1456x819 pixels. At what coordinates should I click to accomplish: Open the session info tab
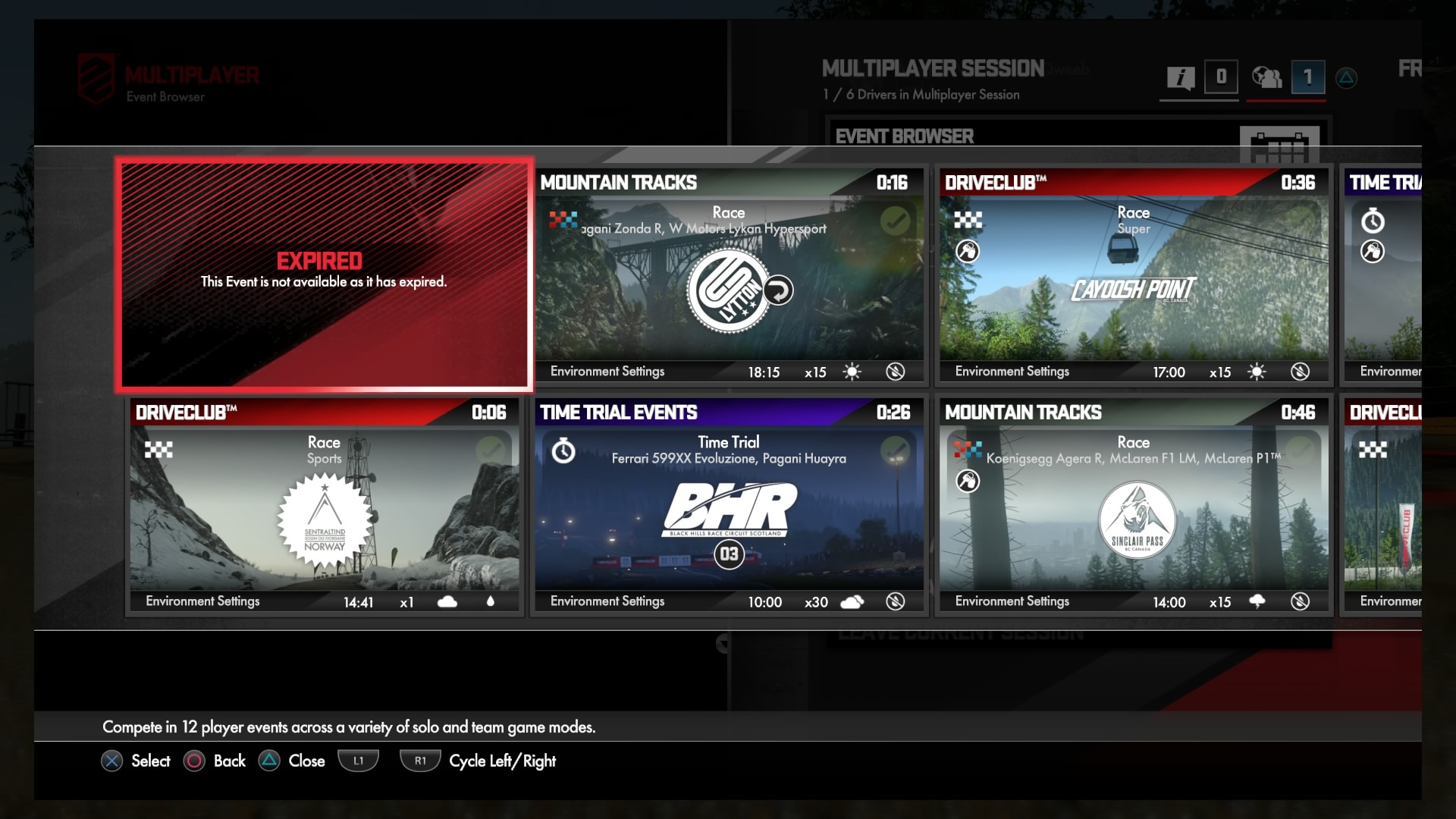[x=1181, y=77]
